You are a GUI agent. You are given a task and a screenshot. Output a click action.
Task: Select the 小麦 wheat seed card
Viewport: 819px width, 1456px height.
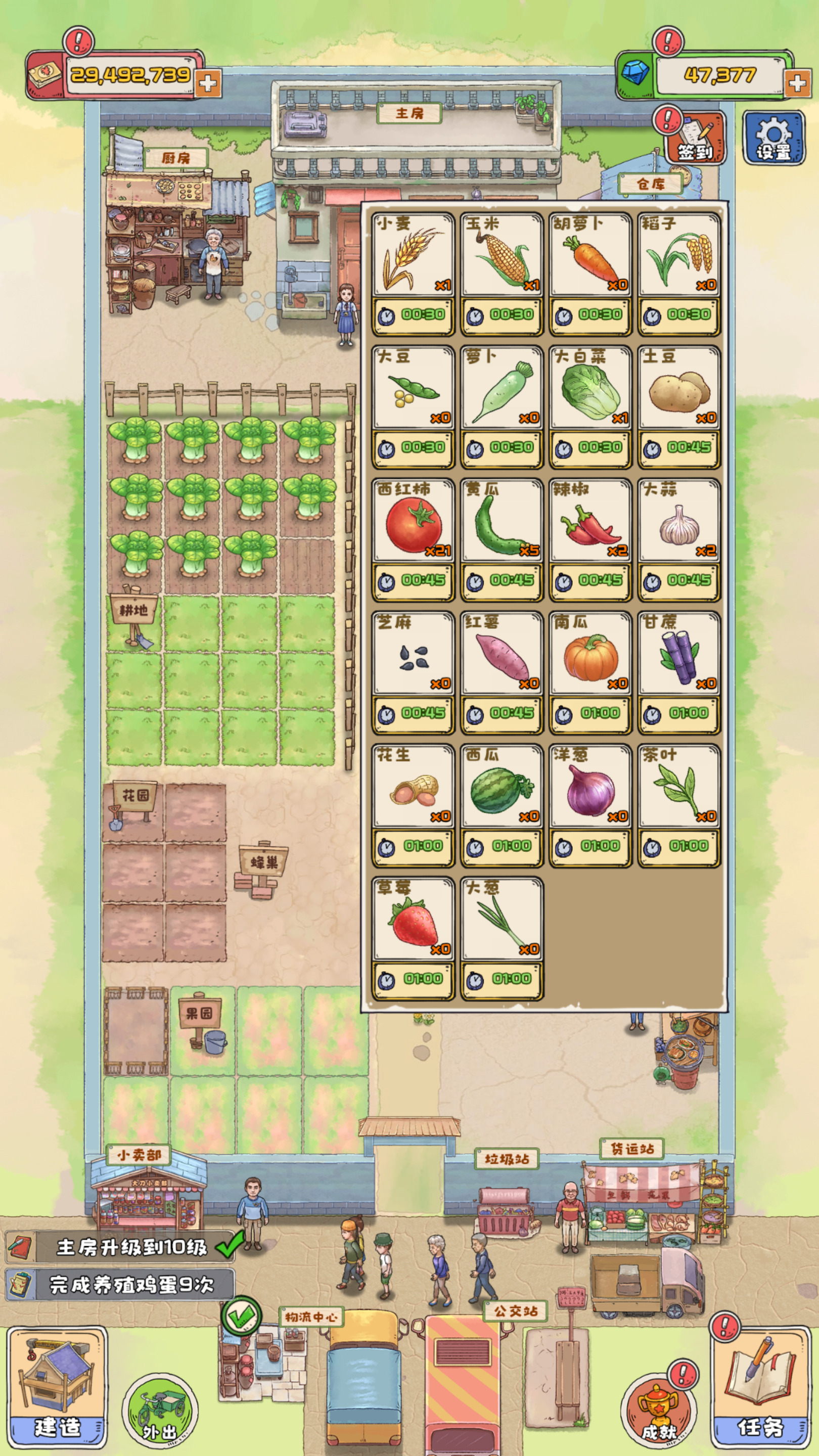tap(413, 274)
